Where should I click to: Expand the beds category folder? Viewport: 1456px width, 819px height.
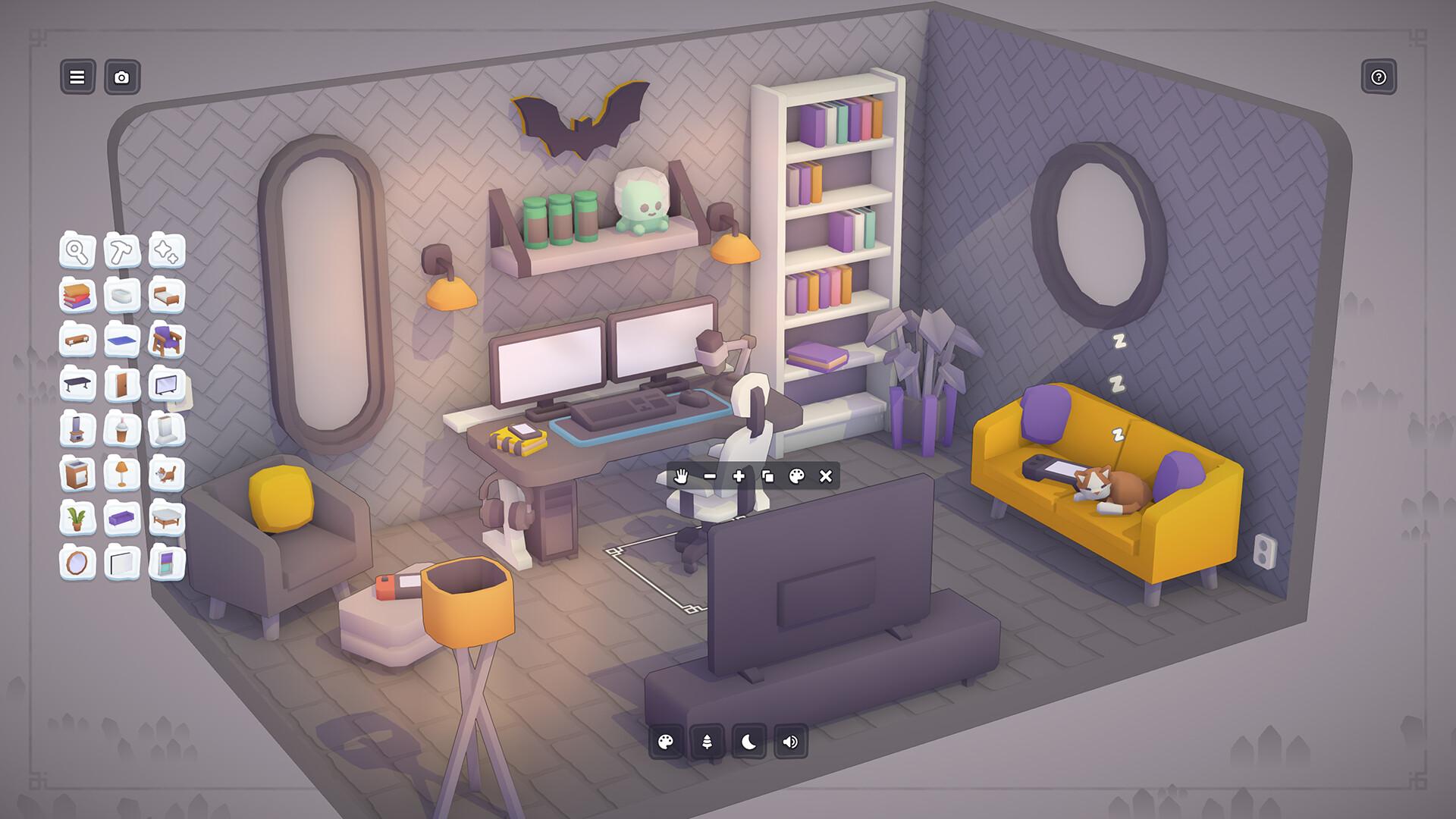pyautogui.click(x=168, y=297)
